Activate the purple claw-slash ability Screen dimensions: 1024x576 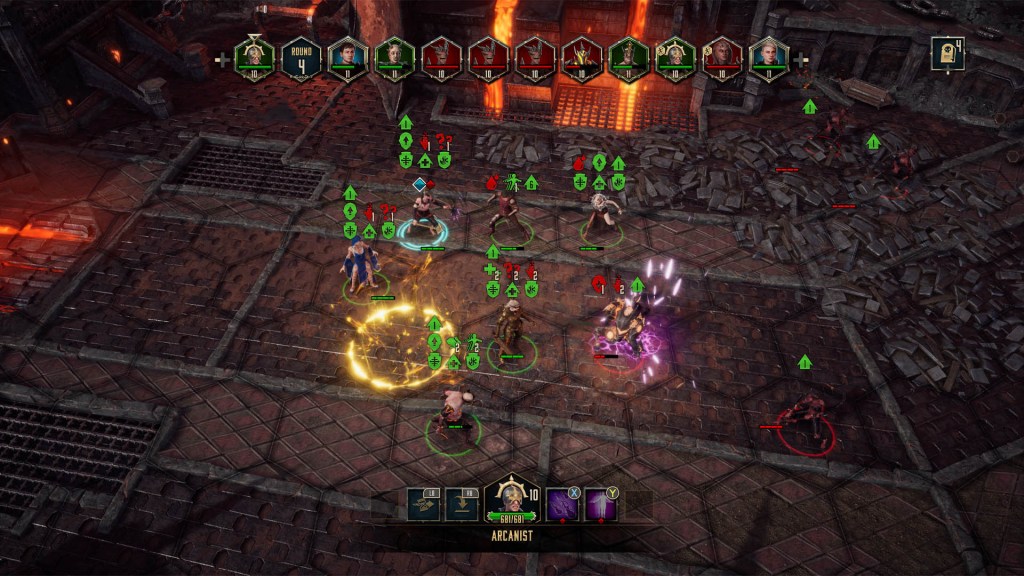tap(562, 505)
